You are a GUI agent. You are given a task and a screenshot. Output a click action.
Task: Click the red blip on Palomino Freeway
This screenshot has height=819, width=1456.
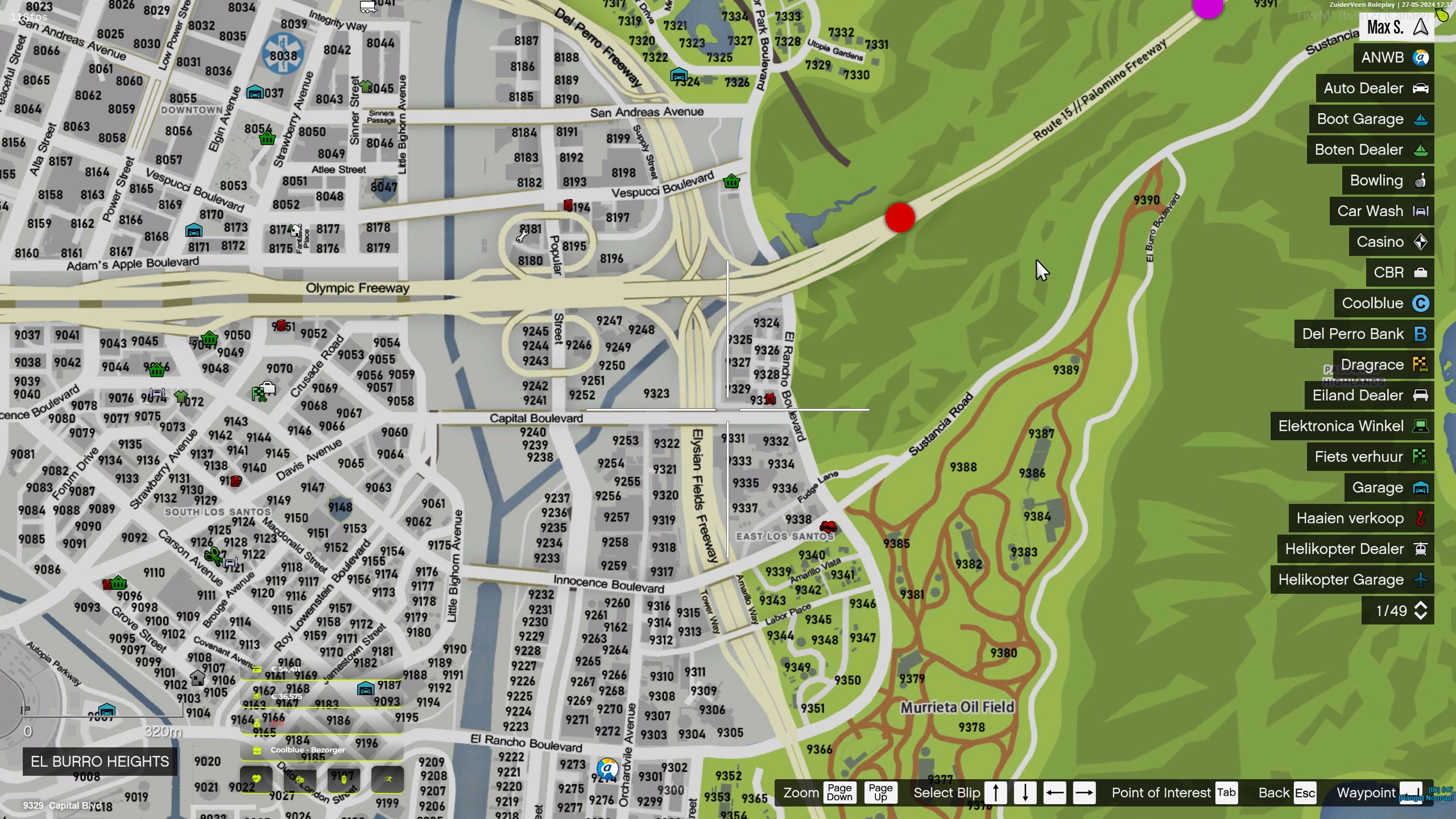[x=900, y=218]
